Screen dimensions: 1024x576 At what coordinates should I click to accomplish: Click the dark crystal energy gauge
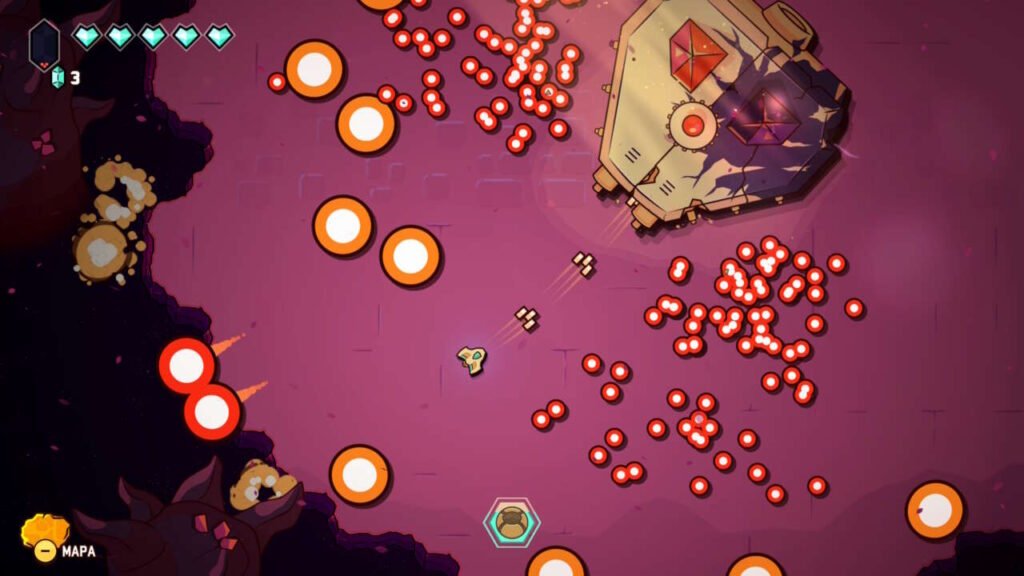44,44
